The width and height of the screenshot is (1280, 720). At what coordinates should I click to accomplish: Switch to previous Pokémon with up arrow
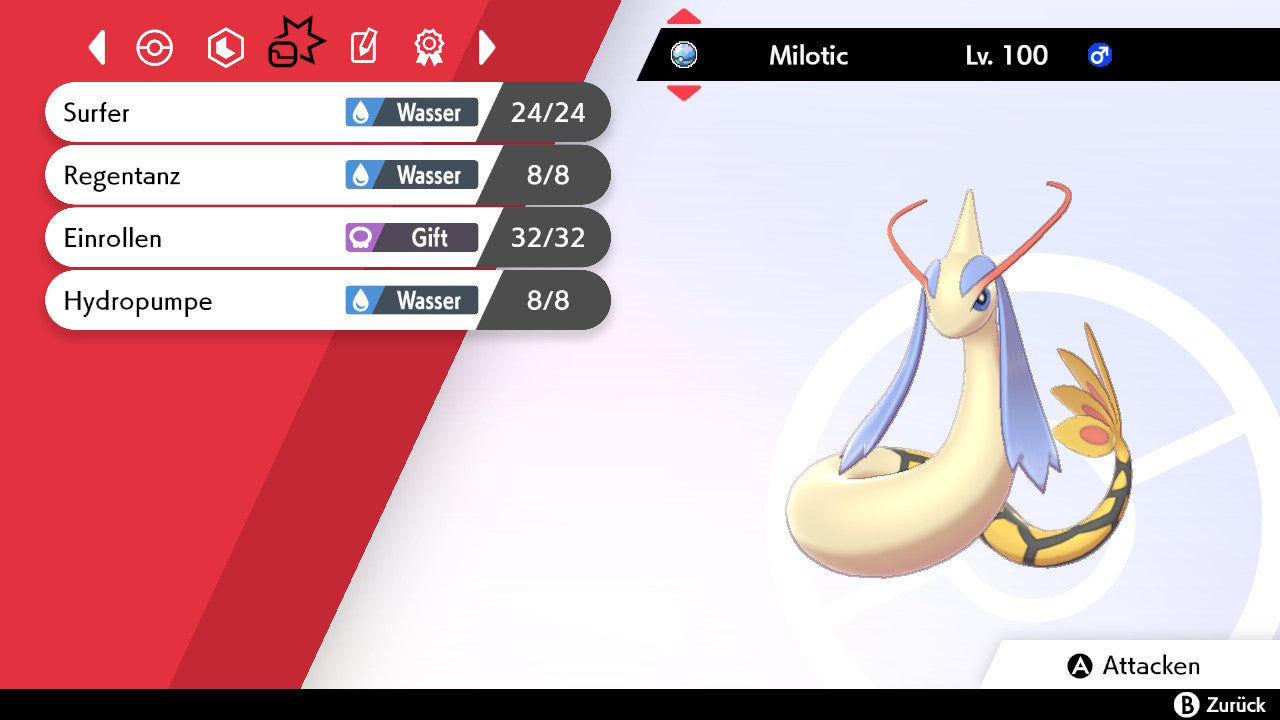684,17
